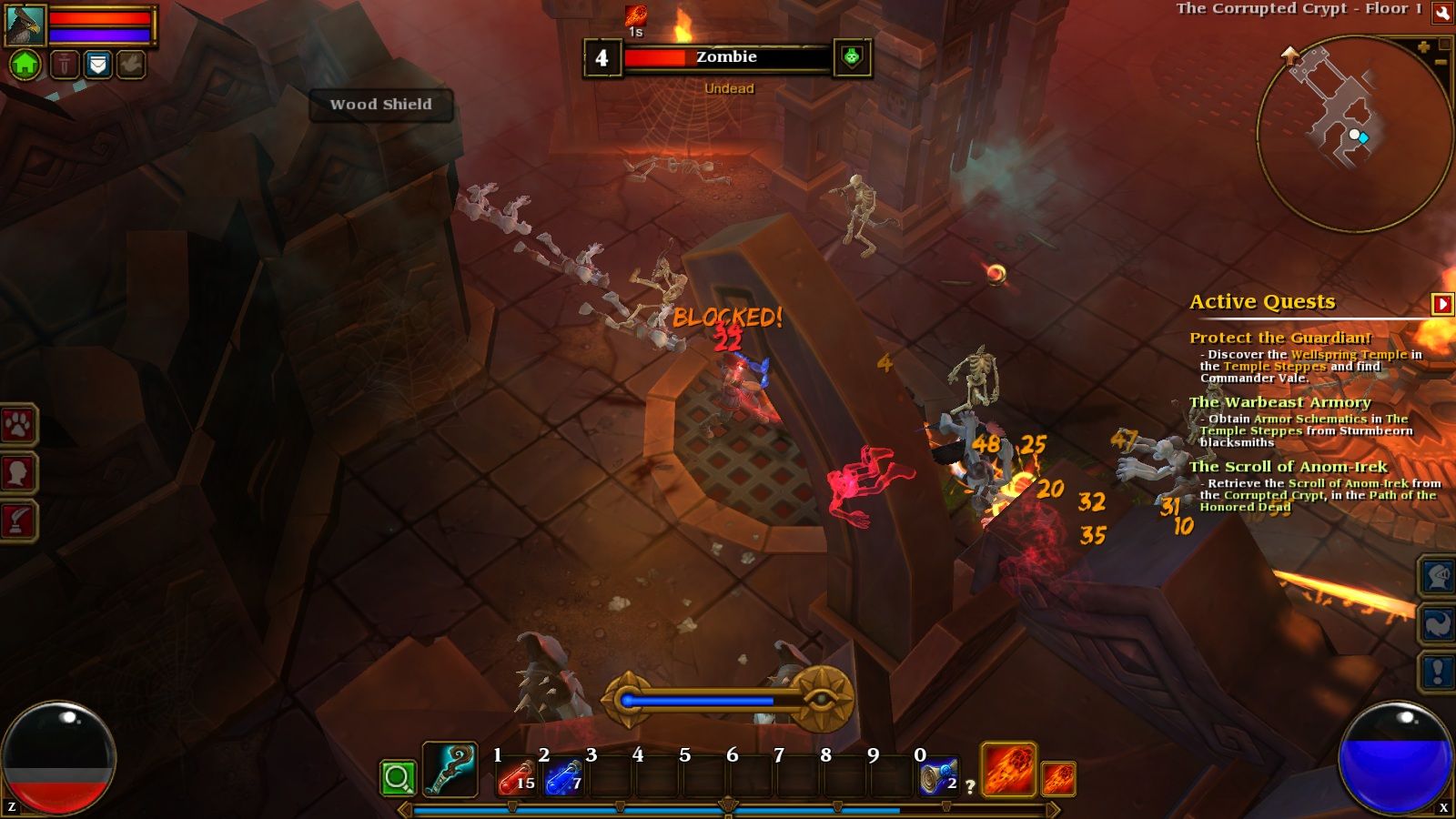The image size is (1456, 819).
Task: Click the green magnifier button
Action: click(x=398, y=778)
